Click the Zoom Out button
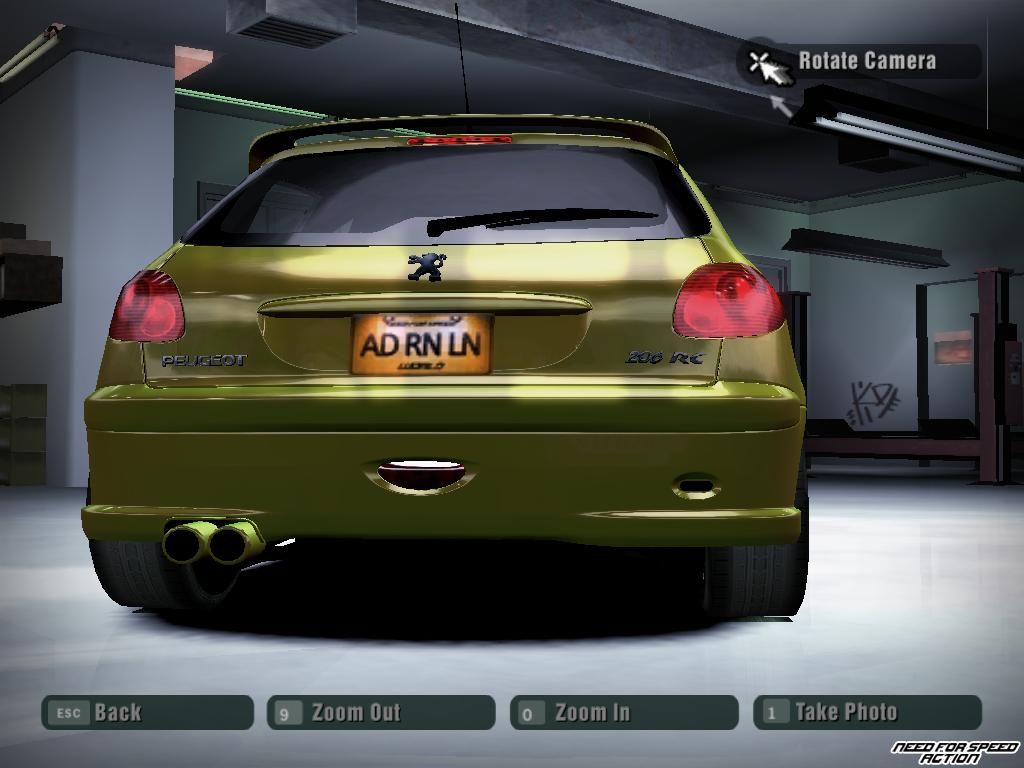This screenshot has width=1024, height=768. [381, 713]
